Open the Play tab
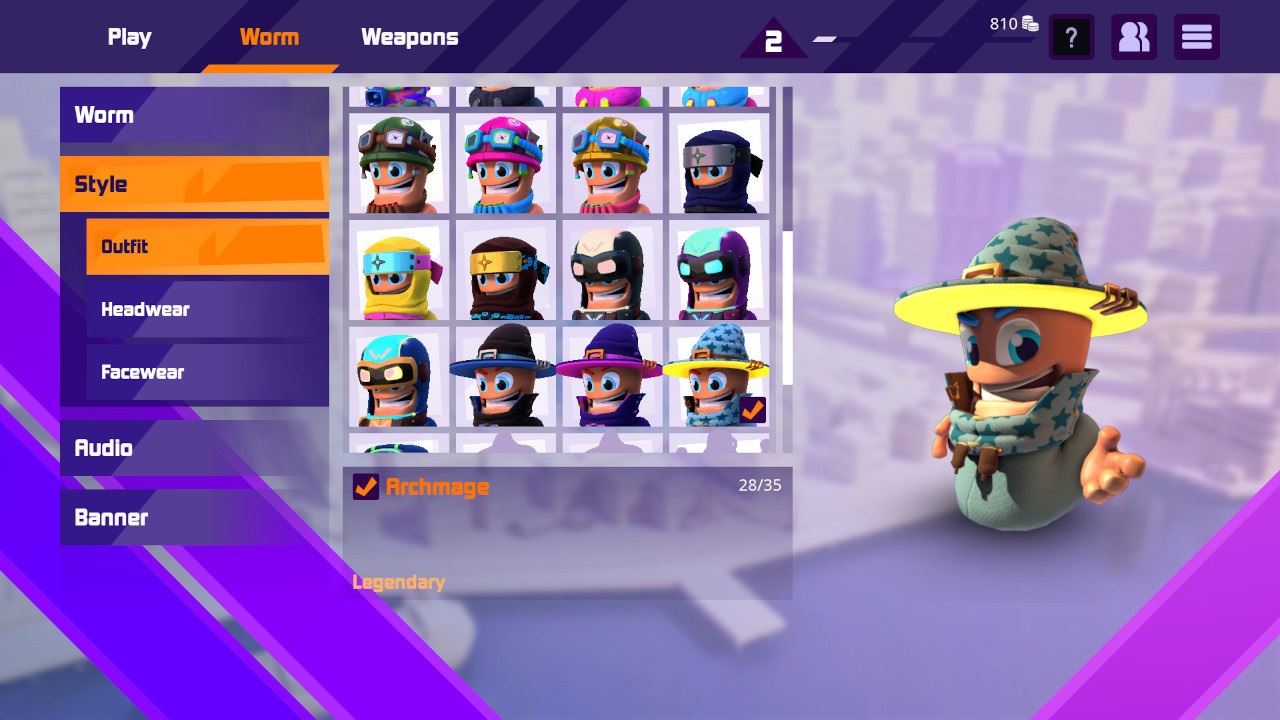The image size is (1280, 720). 129,37
